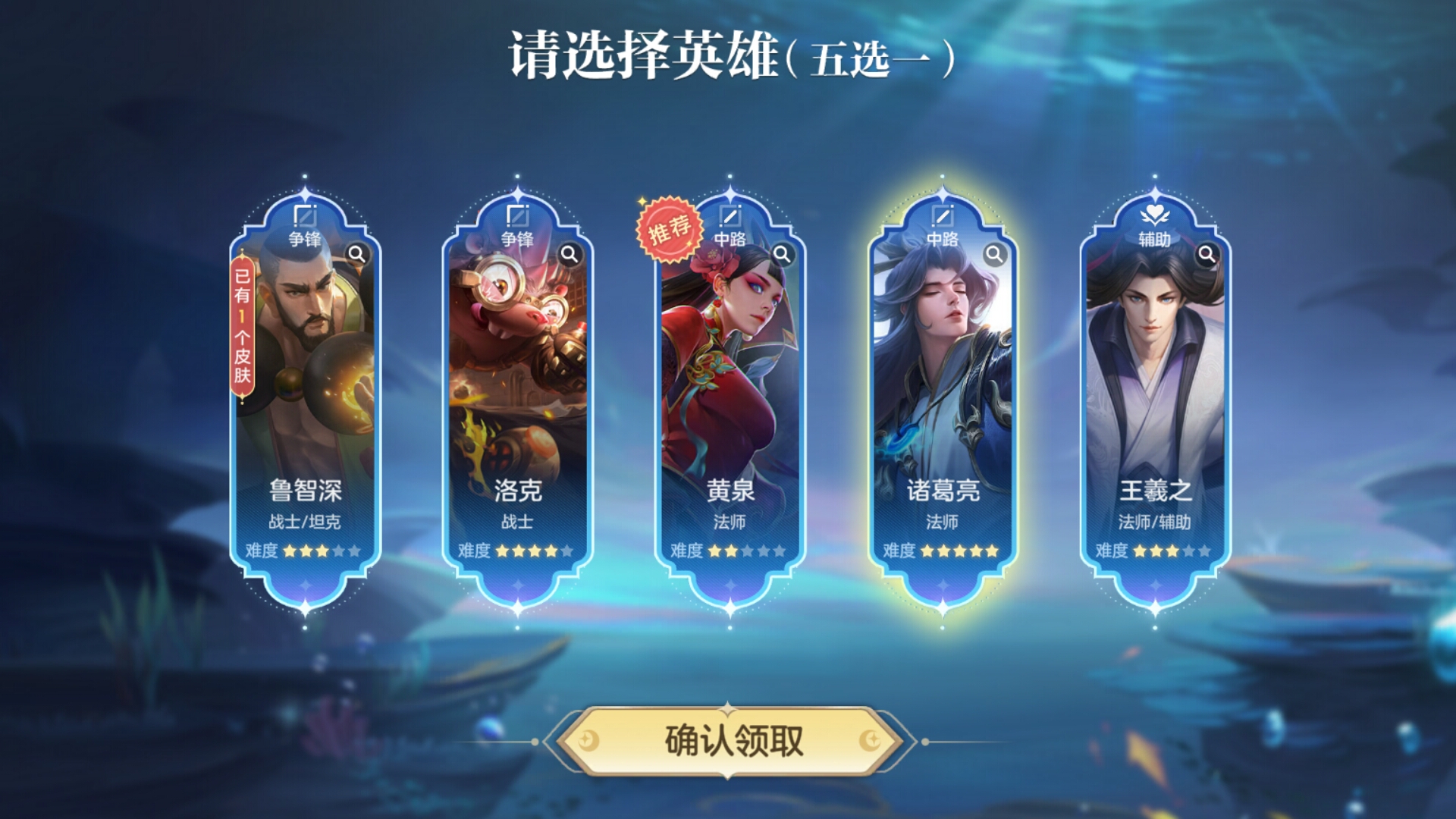Viewport: 1456px width, 819px height.
Task: Click the magnifier on 诸葛亮's card
Action: click(x=994, y=254)
